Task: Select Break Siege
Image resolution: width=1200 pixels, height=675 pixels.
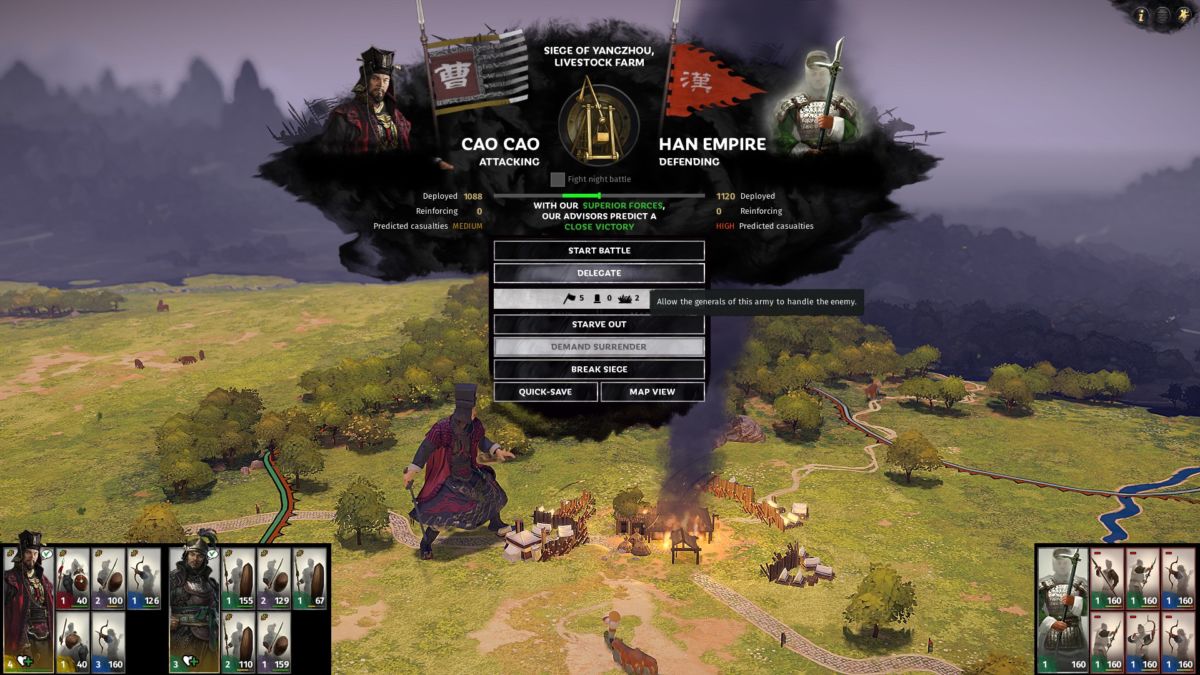Action: [x=598, y=369]
